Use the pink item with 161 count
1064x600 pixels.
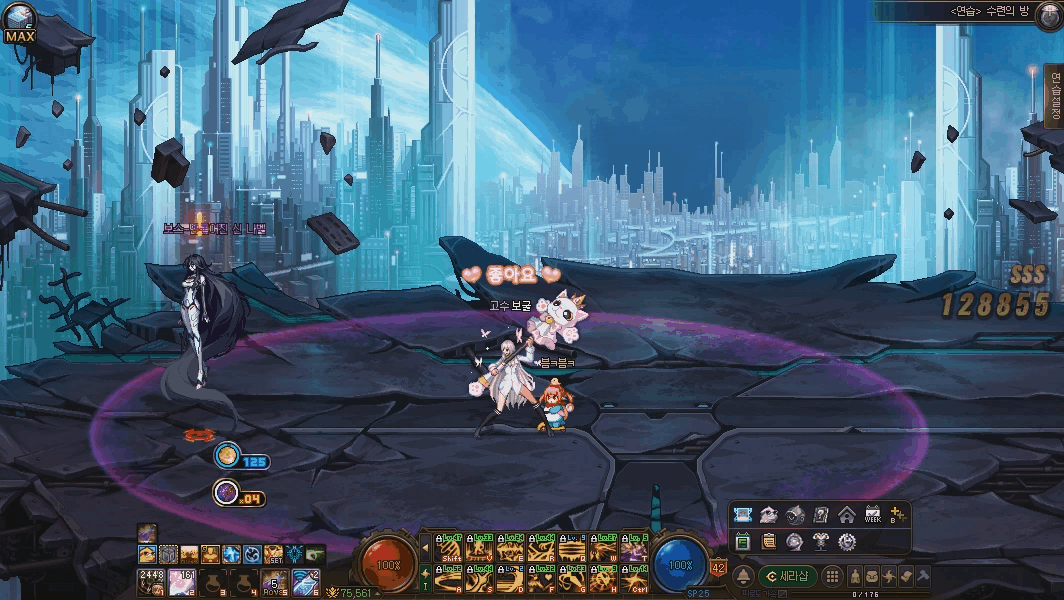[181, 580]
